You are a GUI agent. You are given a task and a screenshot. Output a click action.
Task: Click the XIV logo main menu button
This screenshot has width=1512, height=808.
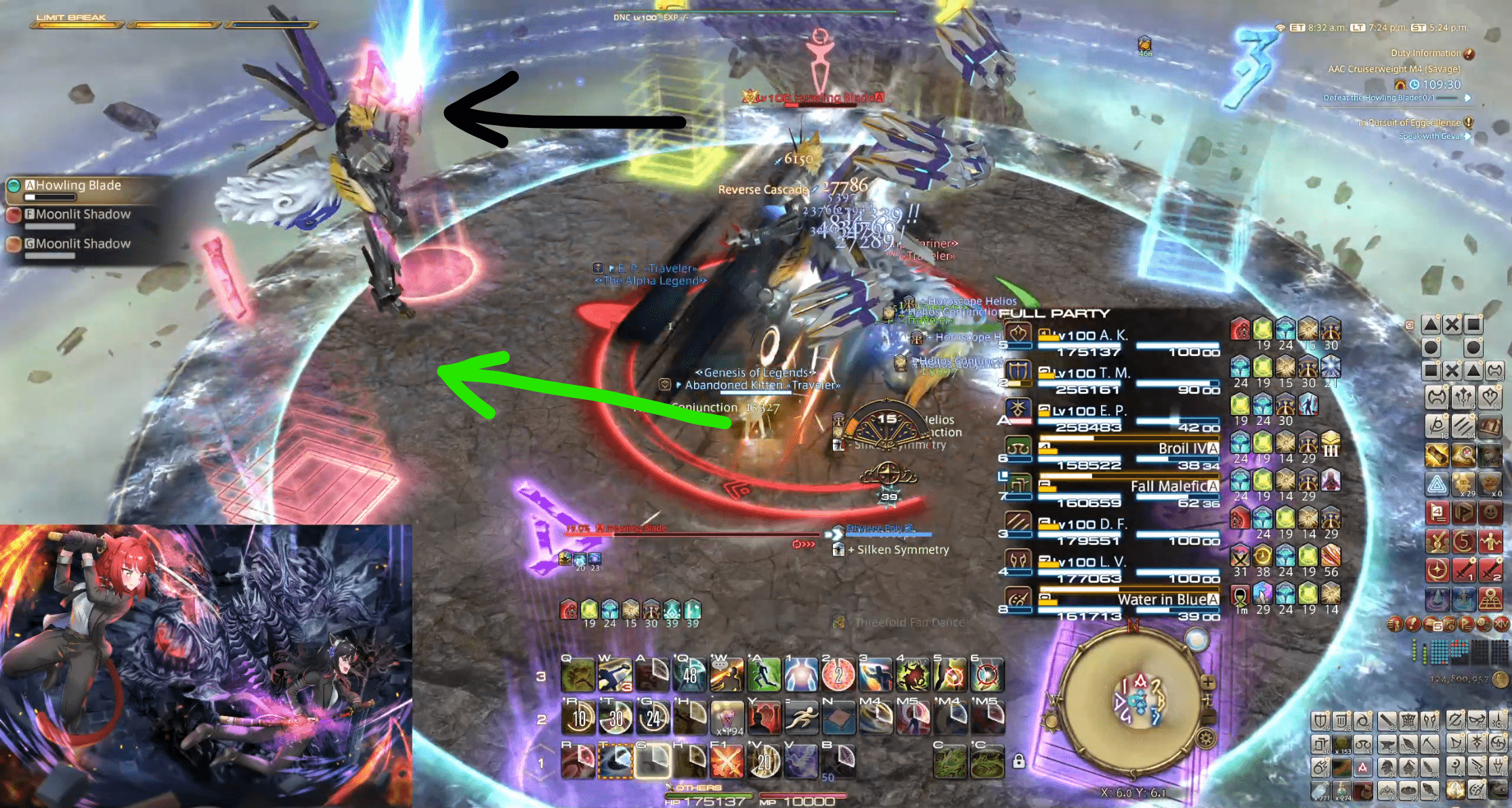click(1500, 624)
